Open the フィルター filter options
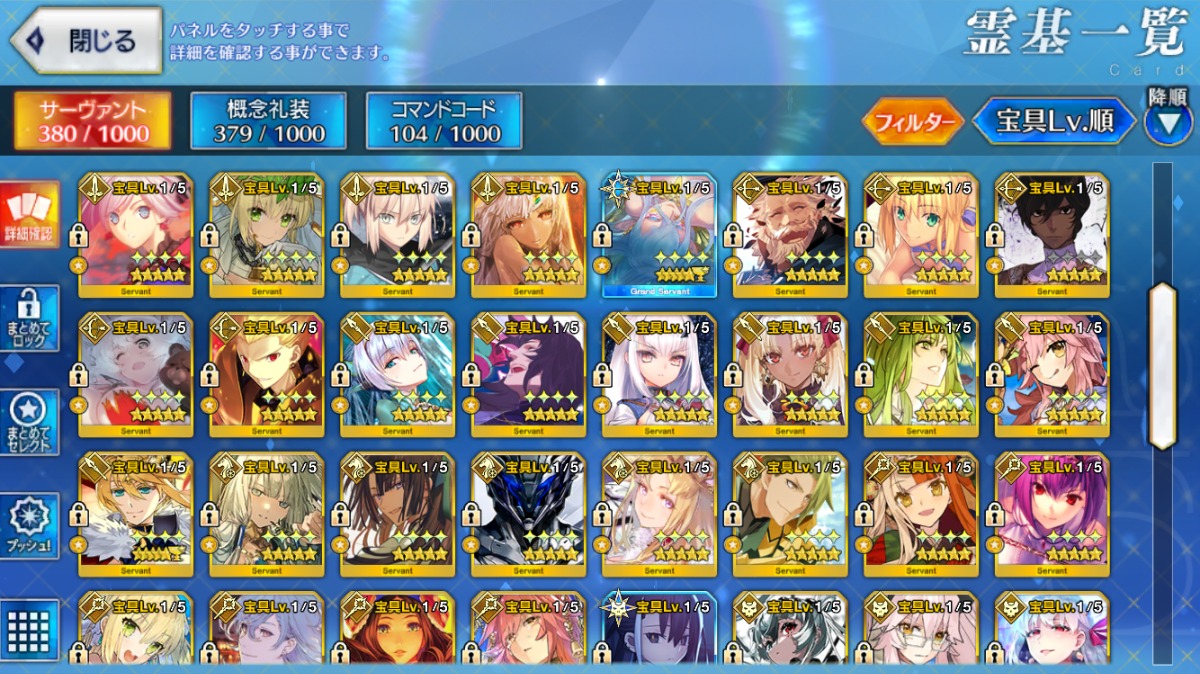This screenshot has width=1200, height=674. click(912, 122)
